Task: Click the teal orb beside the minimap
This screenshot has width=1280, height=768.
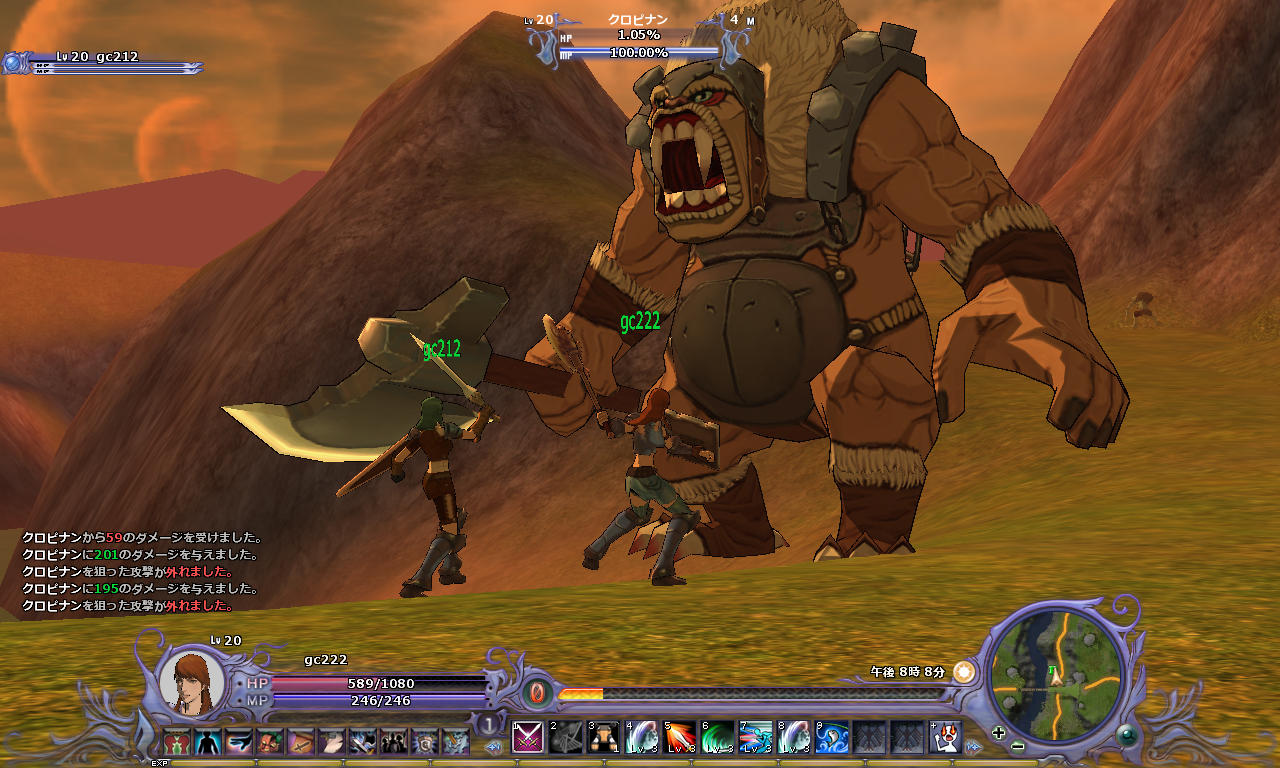Action: point(1129,736)
